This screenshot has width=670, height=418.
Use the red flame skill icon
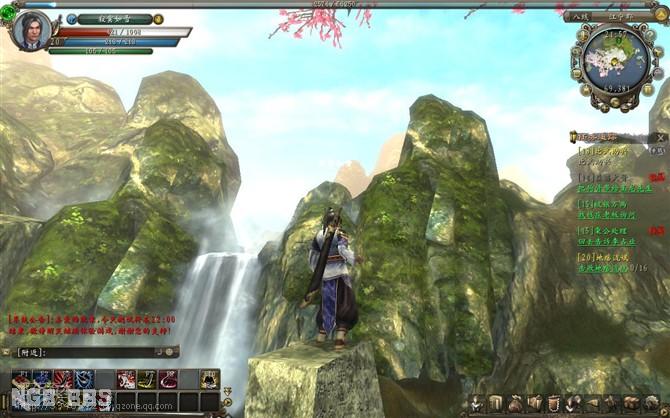[x=62, y=378]
